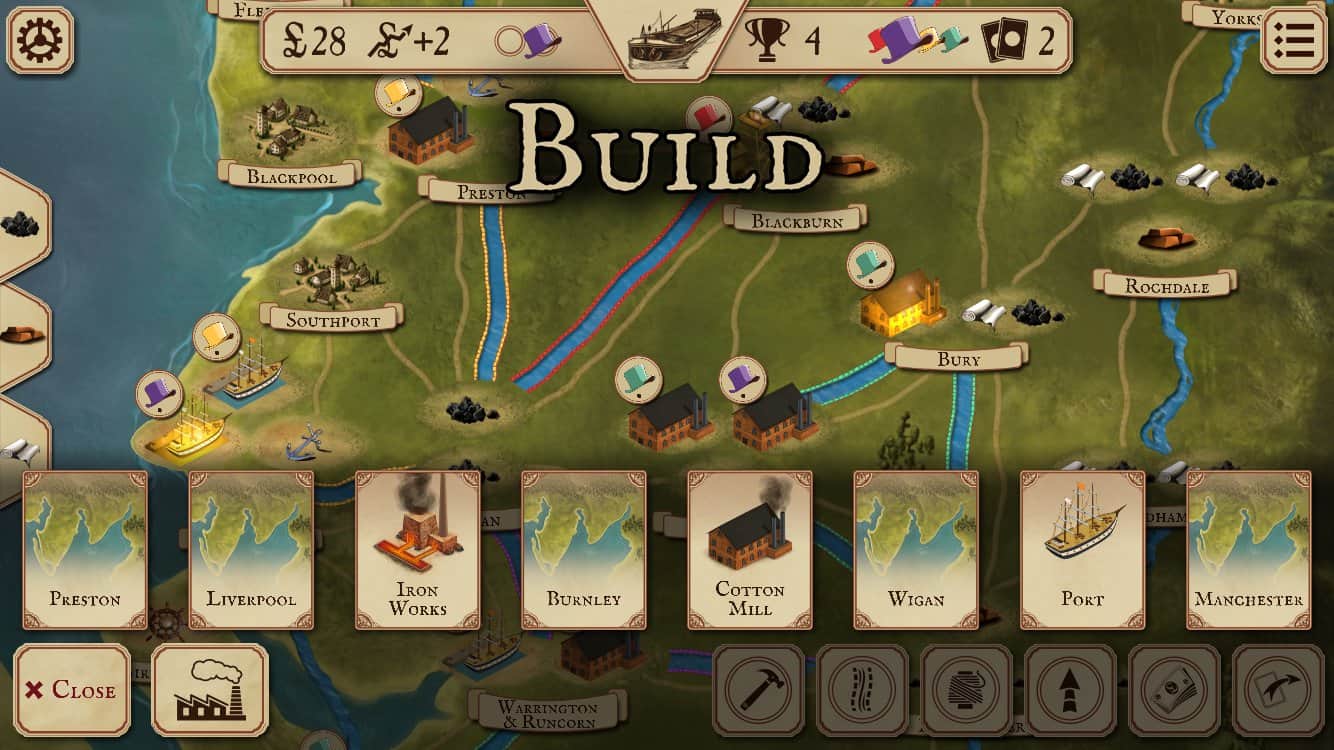Choose the Liverpool location card
Image resolution: width=1334 pixels, height=750 pixels.
(250, 550)
